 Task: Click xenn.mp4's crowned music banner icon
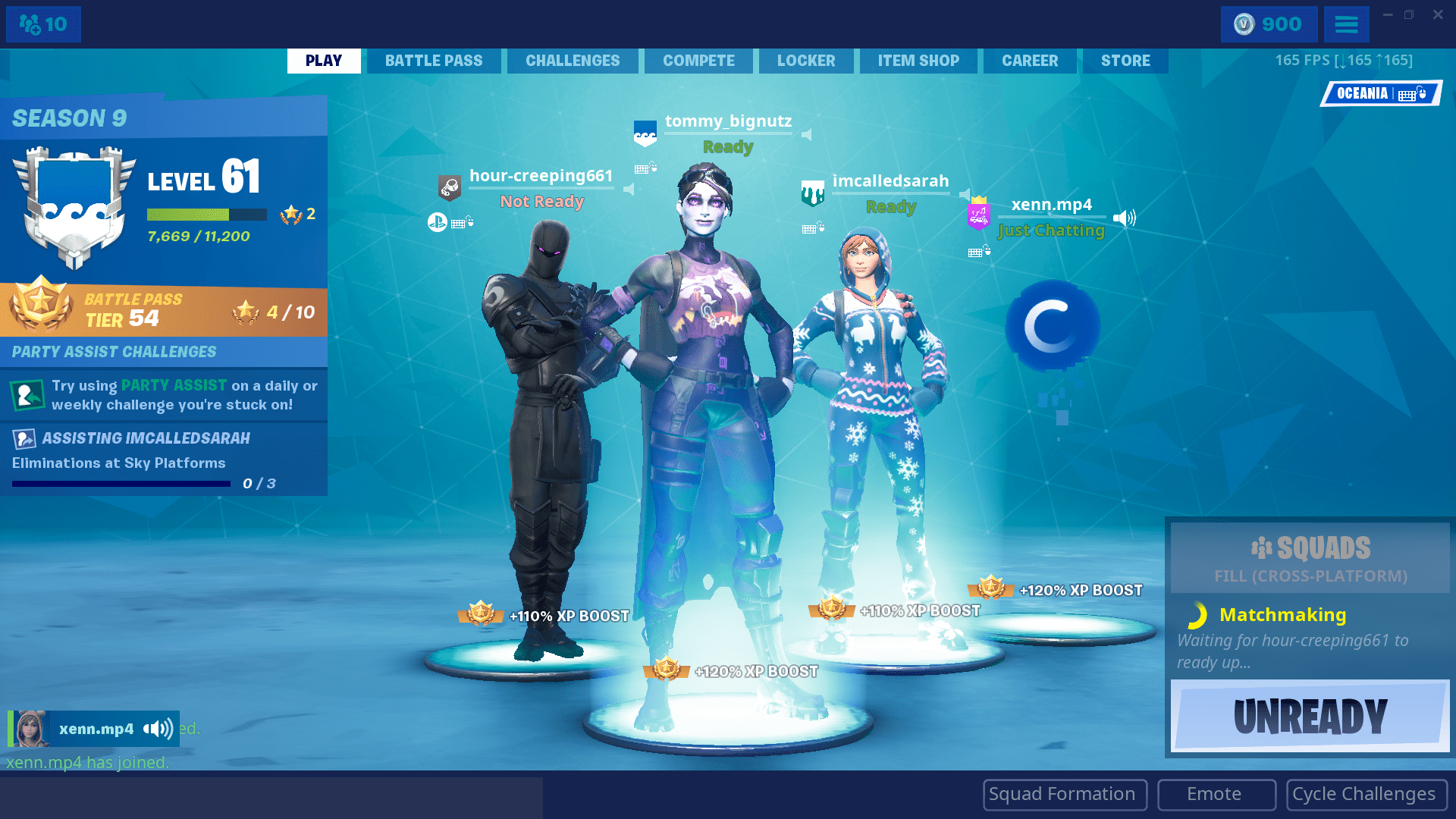click(977, 215)
